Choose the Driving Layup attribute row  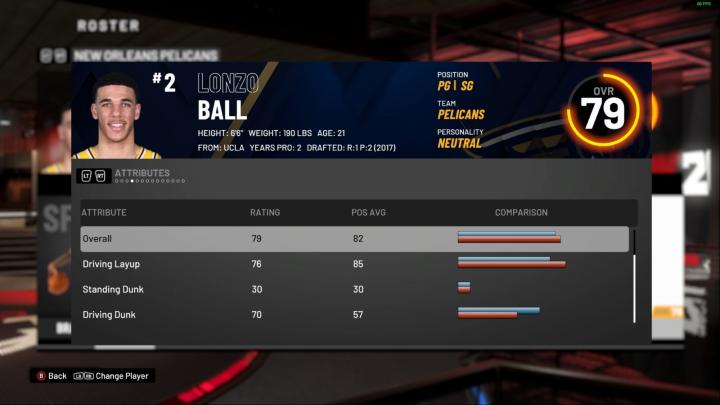(354, 264)
